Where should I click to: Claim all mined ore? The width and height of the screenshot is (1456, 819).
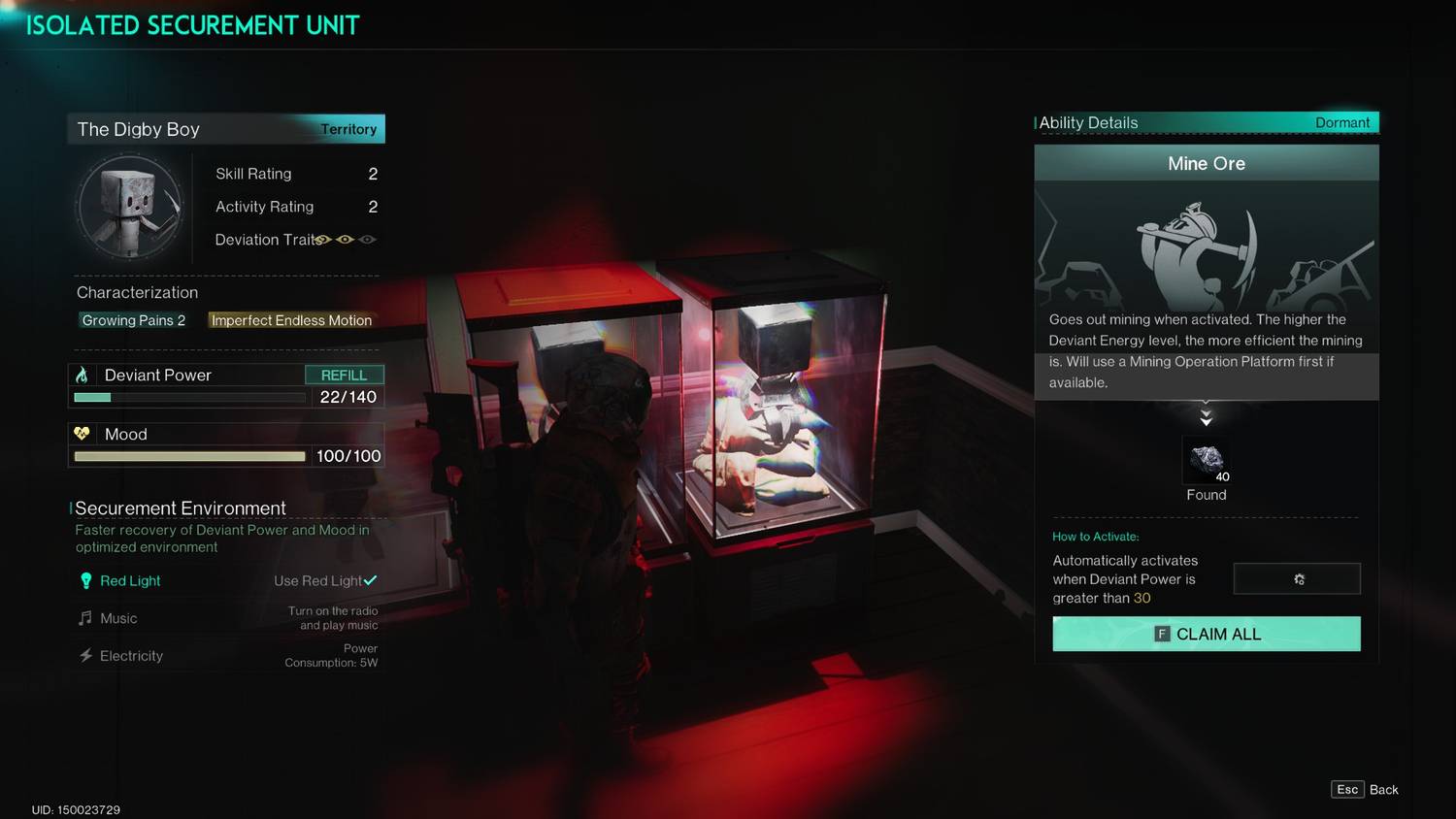(1206, 634)
